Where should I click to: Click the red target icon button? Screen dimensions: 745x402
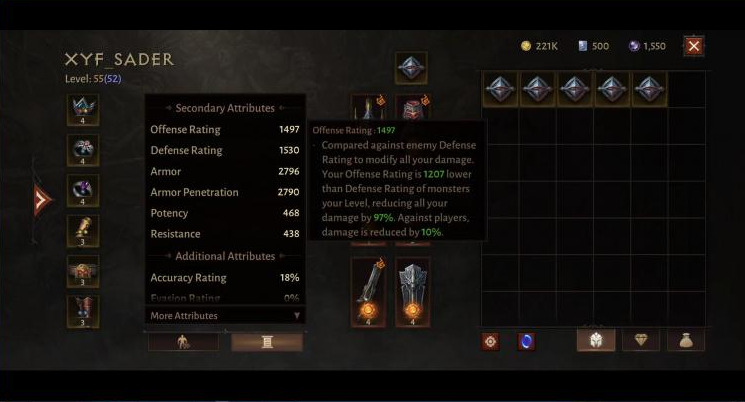pyautogui.click(x=491, y=341)
